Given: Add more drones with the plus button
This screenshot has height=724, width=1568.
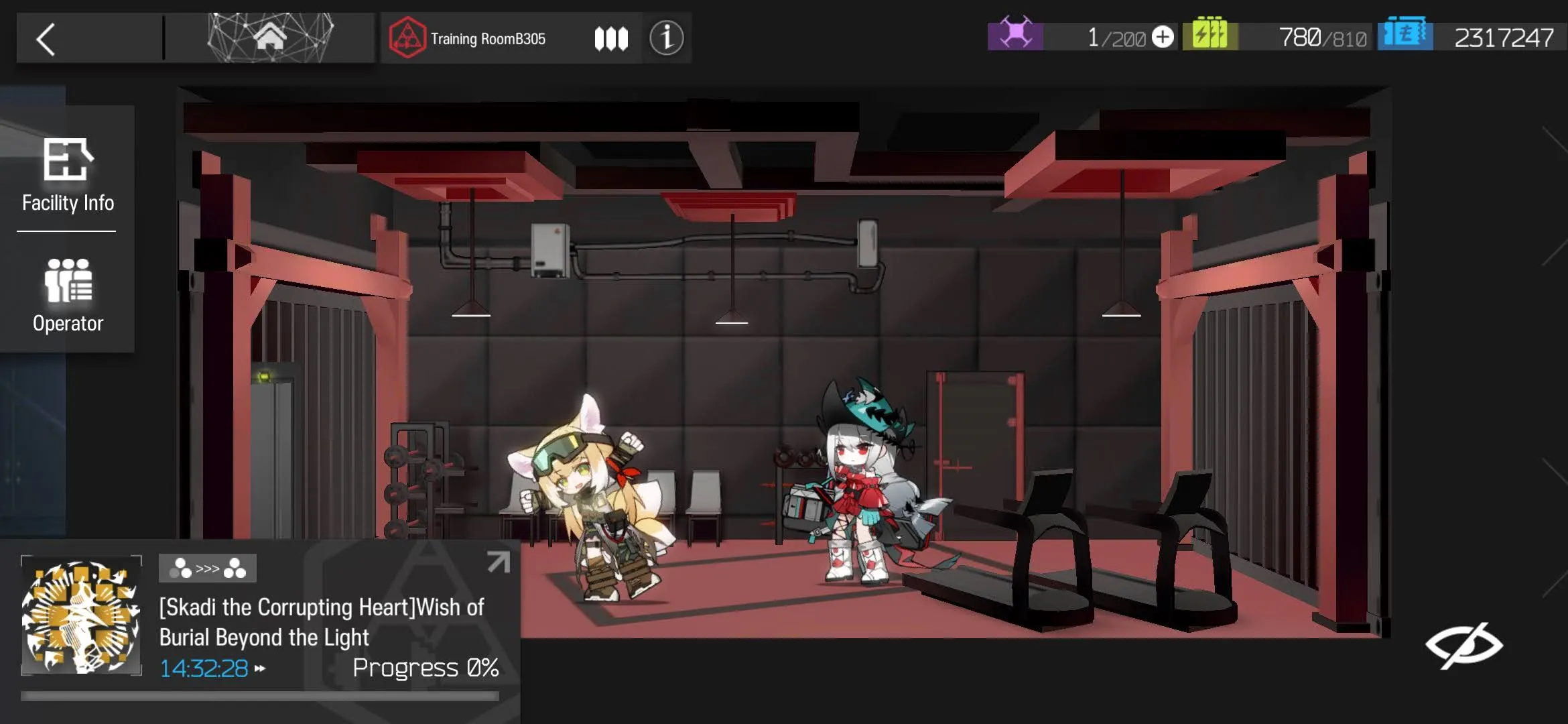Looking at the screenshot, I should point(1163,37).
